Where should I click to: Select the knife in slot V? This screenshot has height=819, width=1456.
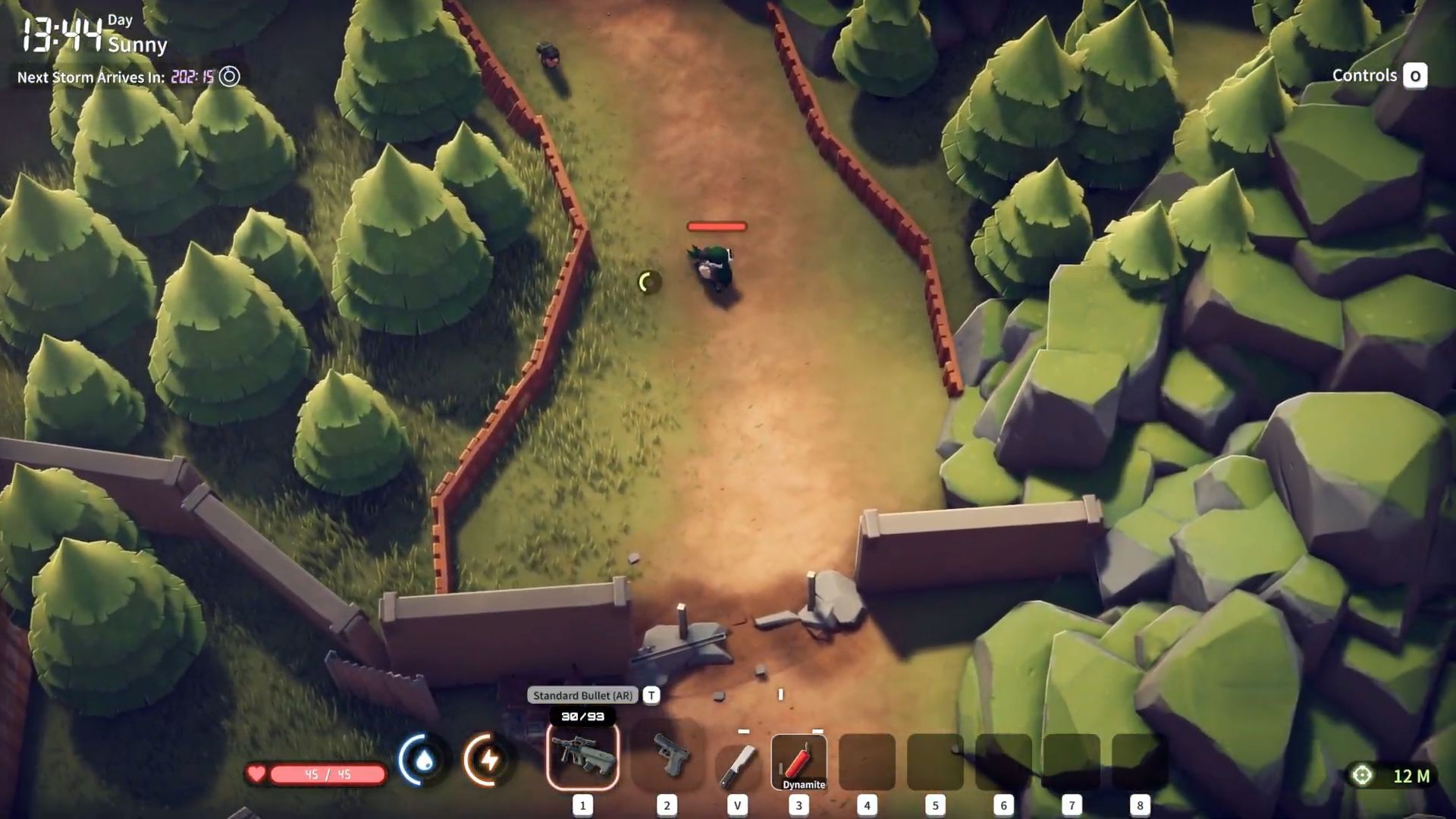pyautogui.click(x=737, y=758)
